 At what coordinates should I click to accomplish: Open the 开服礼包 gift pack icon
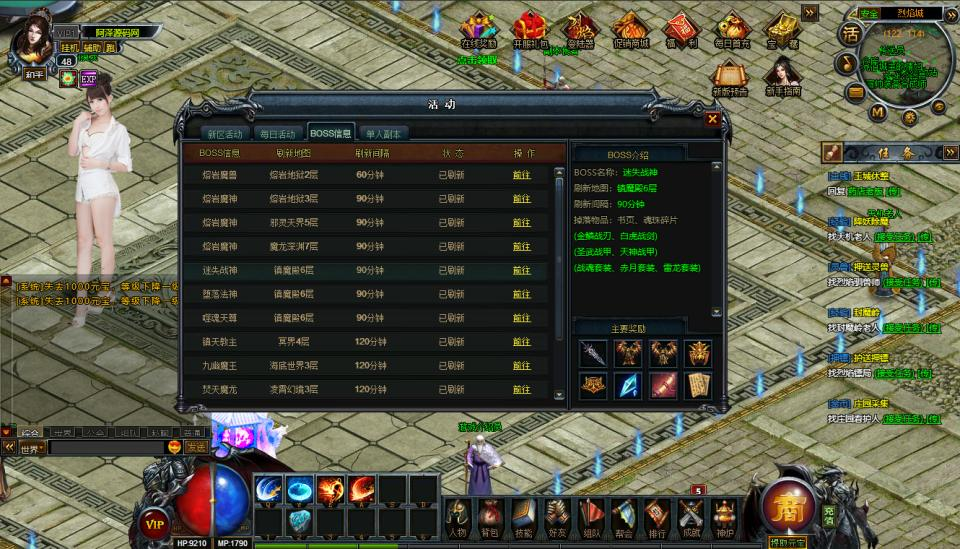(x=530, y=30)
